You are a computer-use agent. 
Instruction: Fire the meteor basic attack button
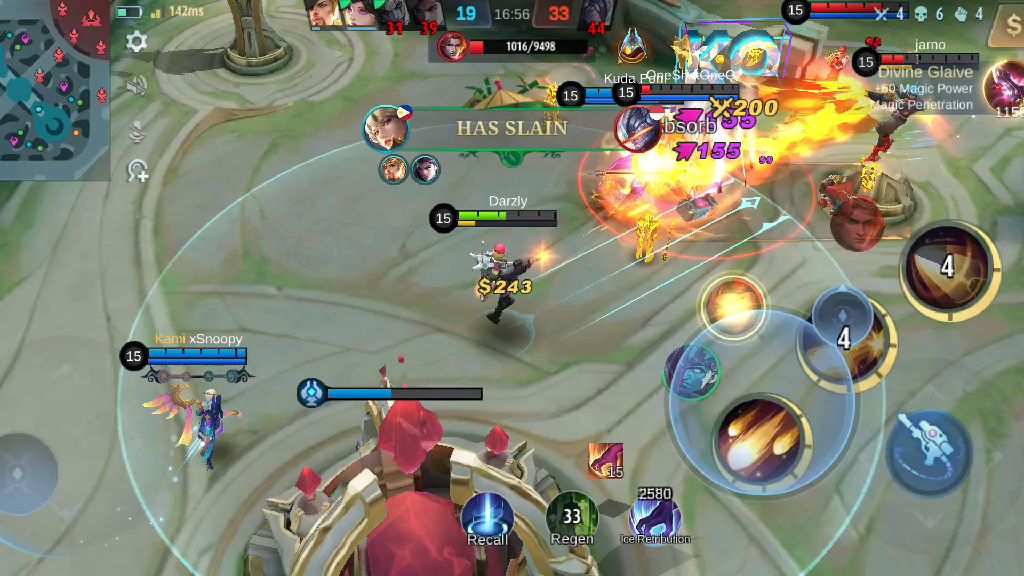pyautogui.click(x=759, y=443)
